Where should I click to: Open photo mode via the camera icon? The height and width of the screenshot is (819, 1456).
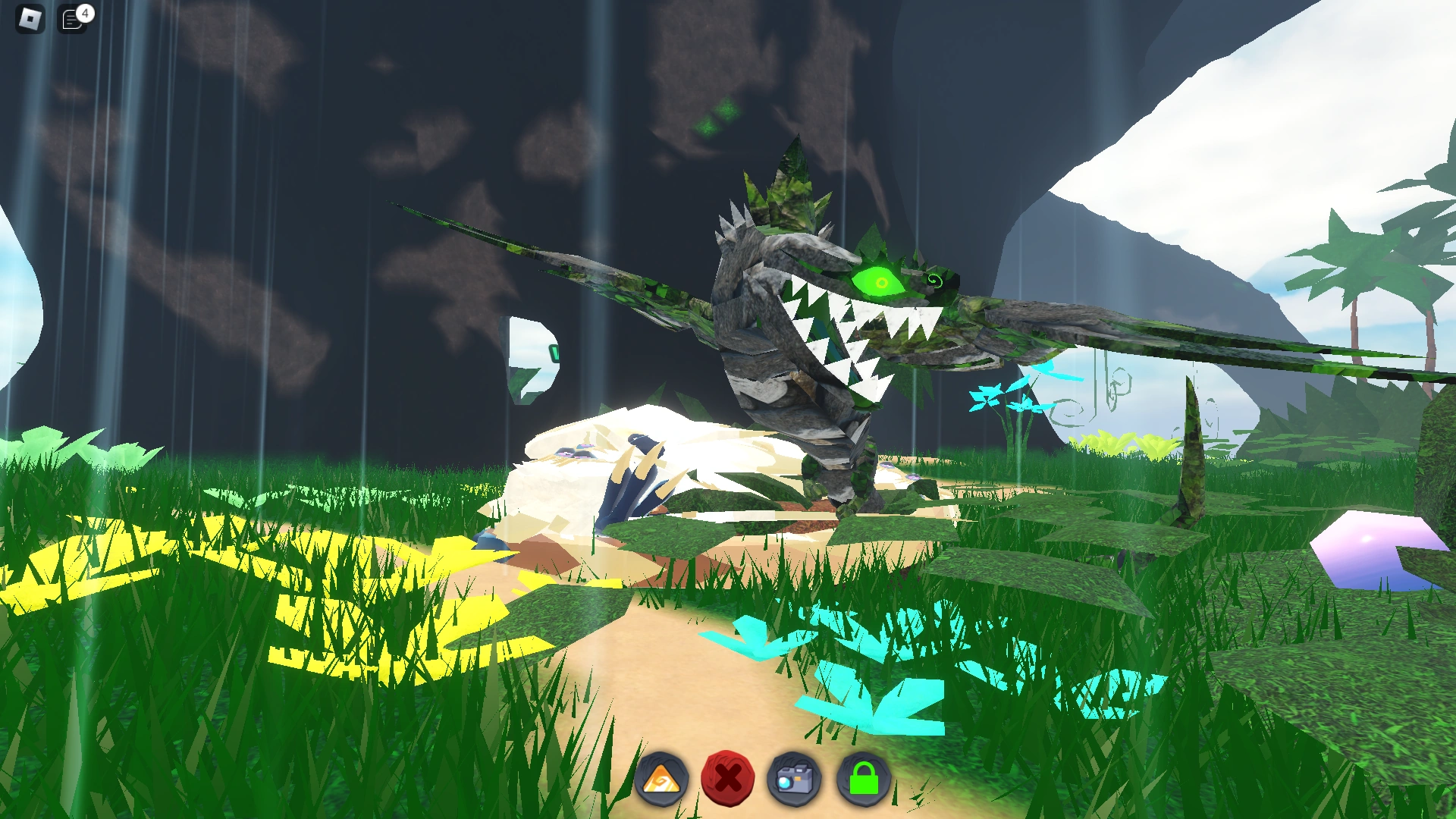coord(795,778)
